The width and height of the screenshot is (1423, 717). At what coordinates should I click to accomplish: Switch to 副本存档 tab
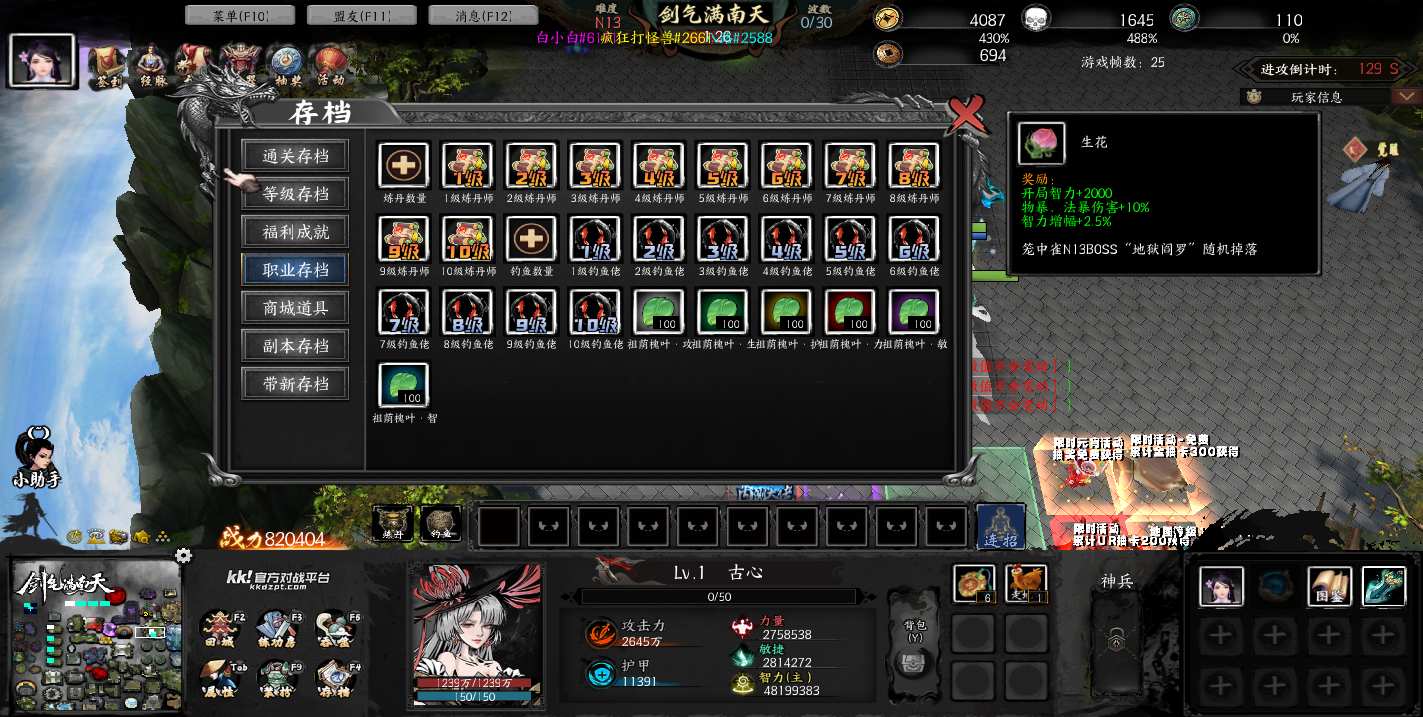pos(296,346)
